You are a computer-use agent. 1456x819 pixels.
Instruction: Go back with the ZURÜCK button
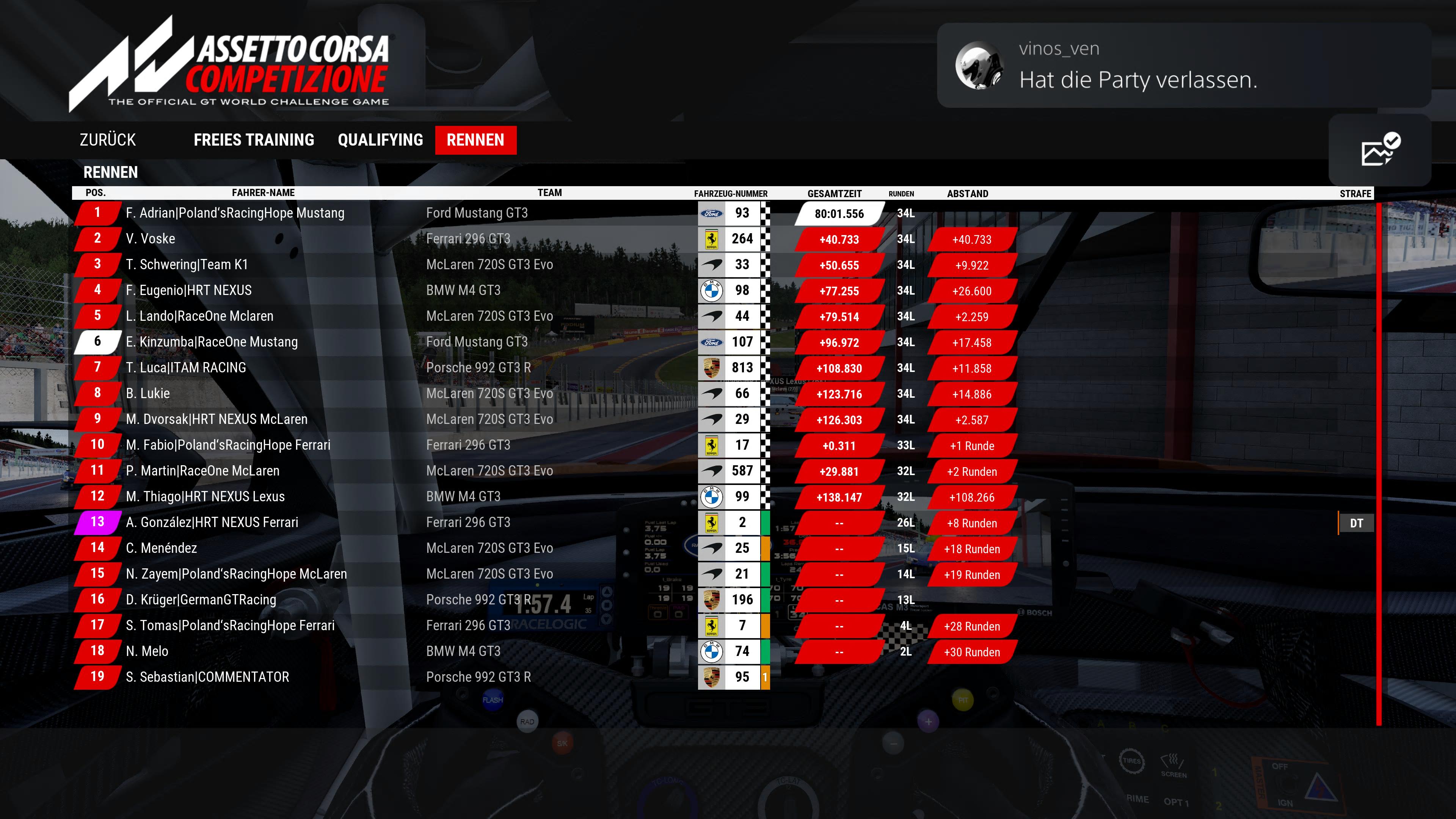point(107,140)
